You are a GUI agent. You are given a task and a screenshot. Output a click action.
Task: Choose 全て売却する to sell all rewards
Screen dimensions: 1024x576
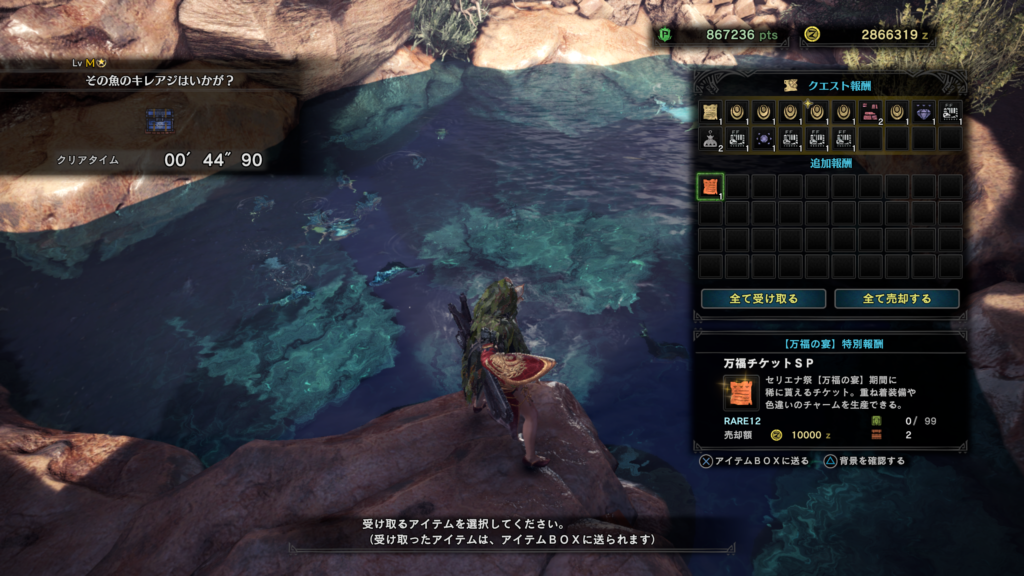tap(896, 299)
